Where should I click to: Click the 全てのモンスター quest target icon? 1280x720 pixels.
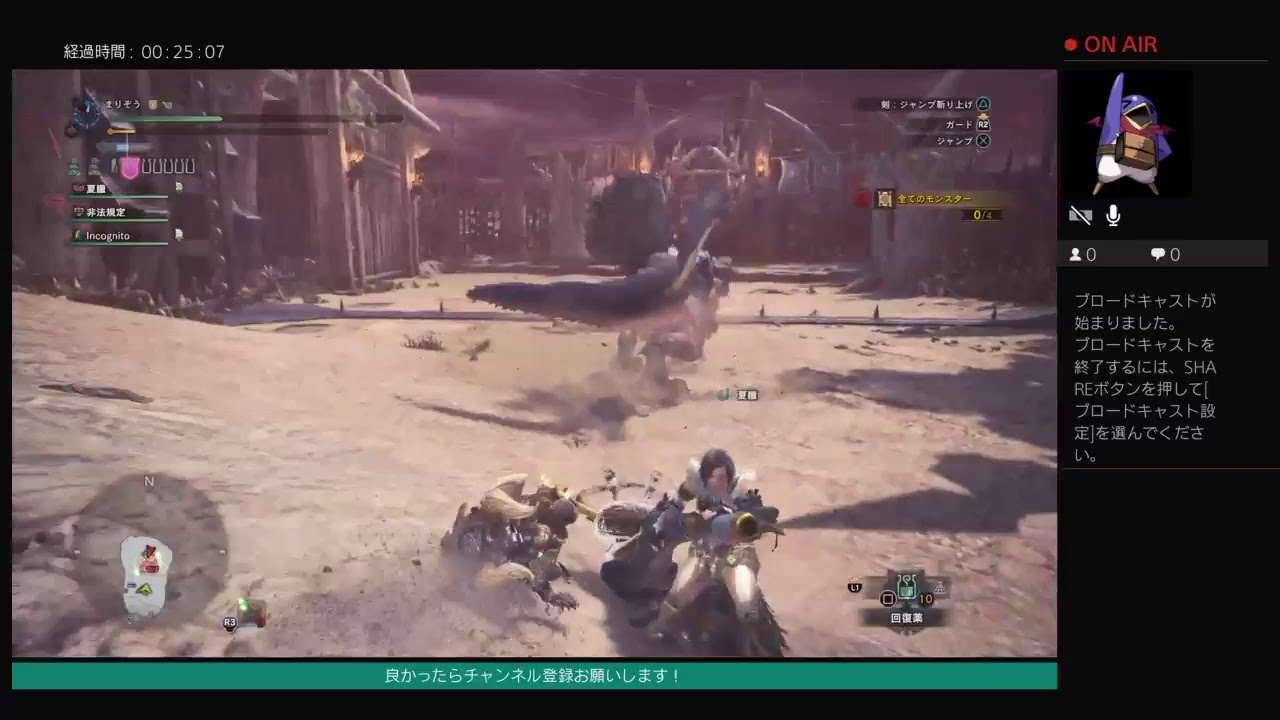pyautogui.click(x=884, y=199)
